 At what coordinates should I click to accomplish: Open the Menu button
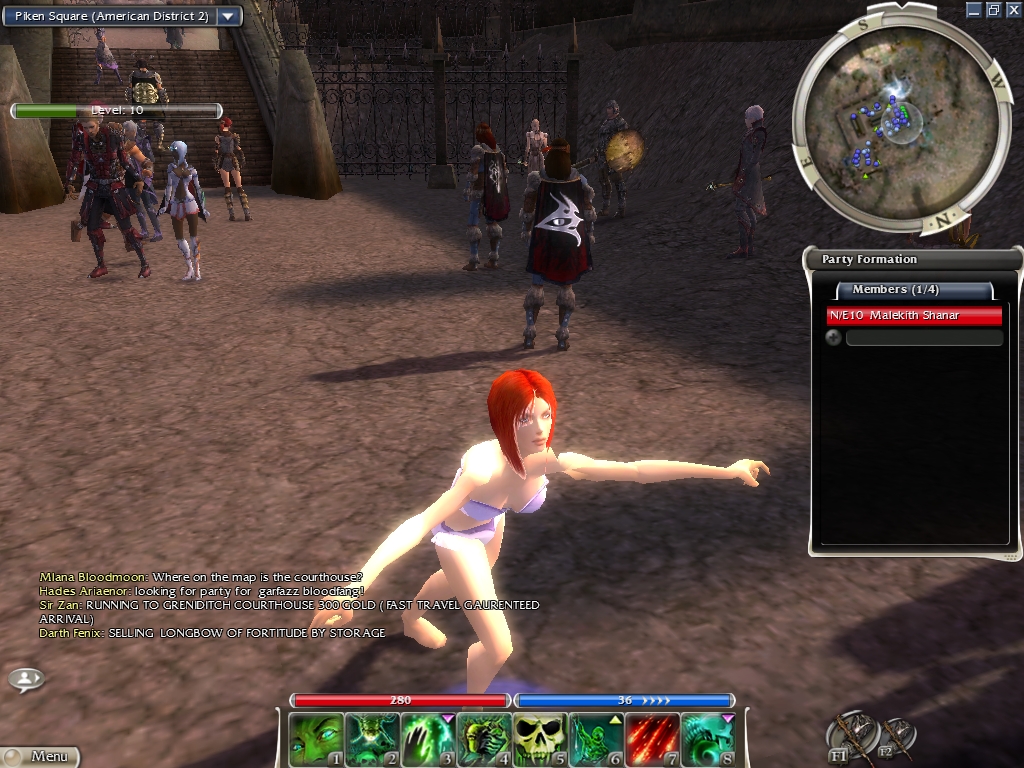coord(42,757)
